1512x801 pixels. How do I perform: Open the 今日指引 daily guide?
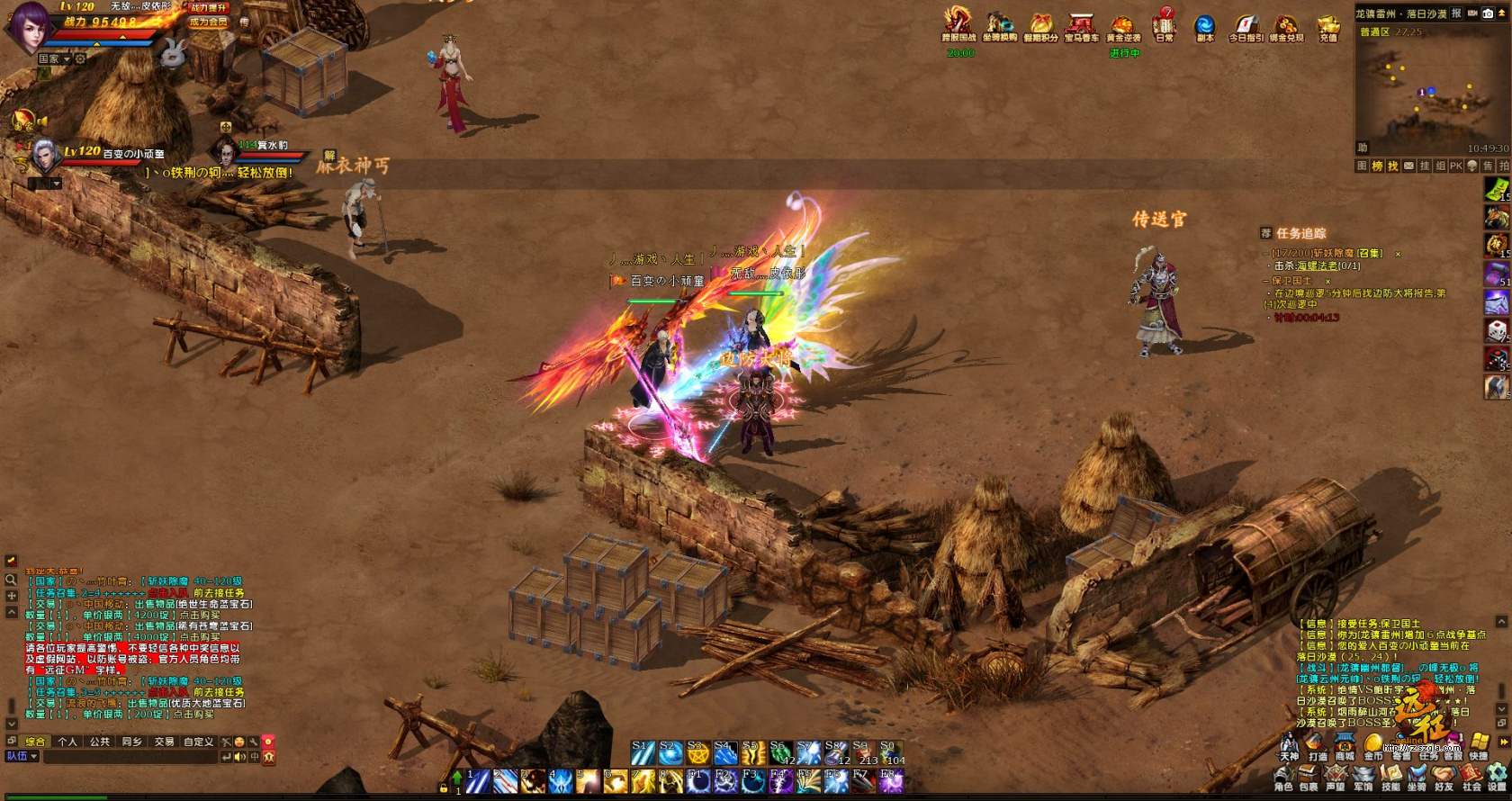click(1246, 26)
